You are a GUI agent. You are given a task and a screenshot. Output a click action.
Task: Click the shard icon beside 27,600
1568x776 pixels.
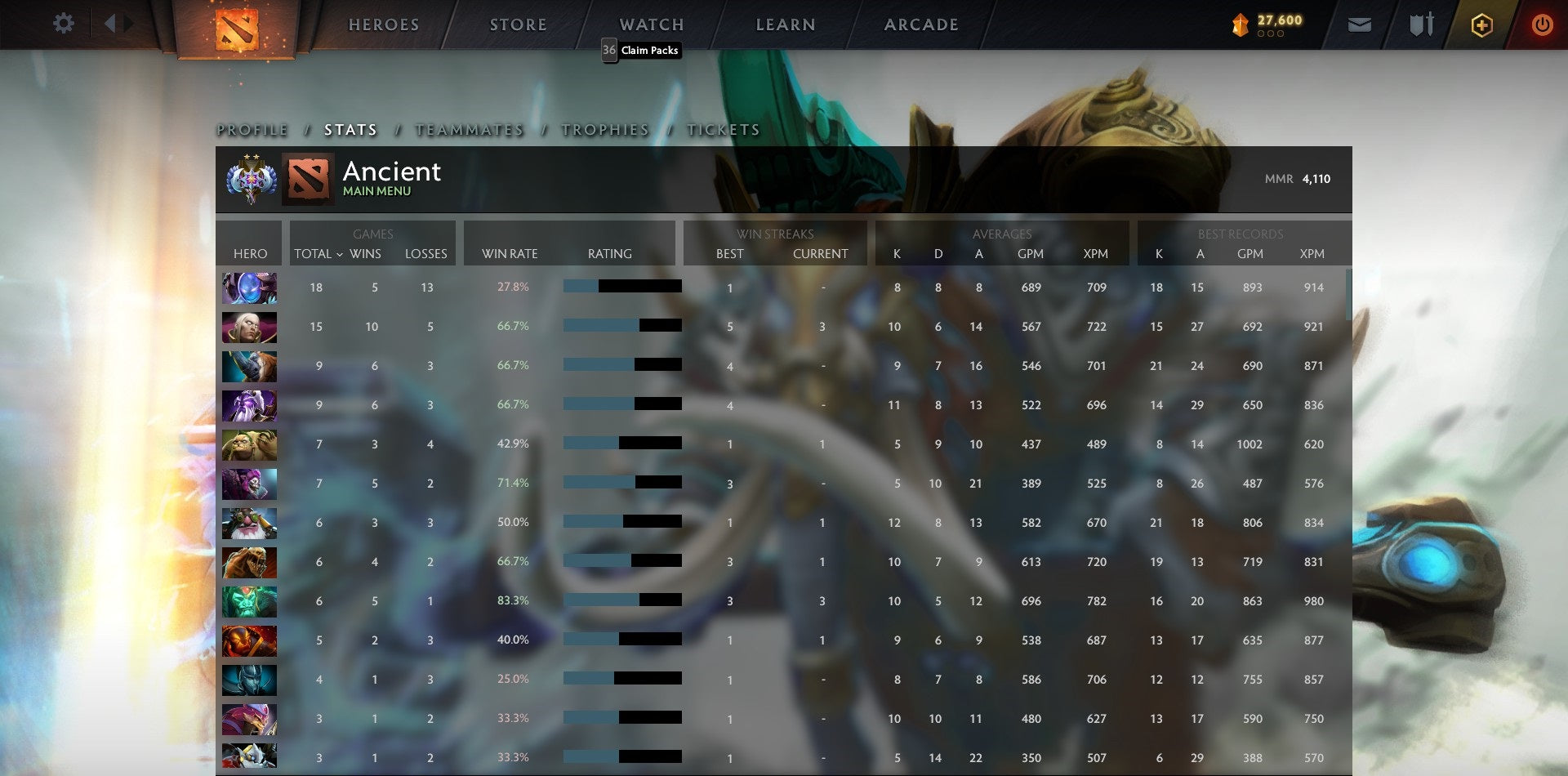[x=1238, y=25]
